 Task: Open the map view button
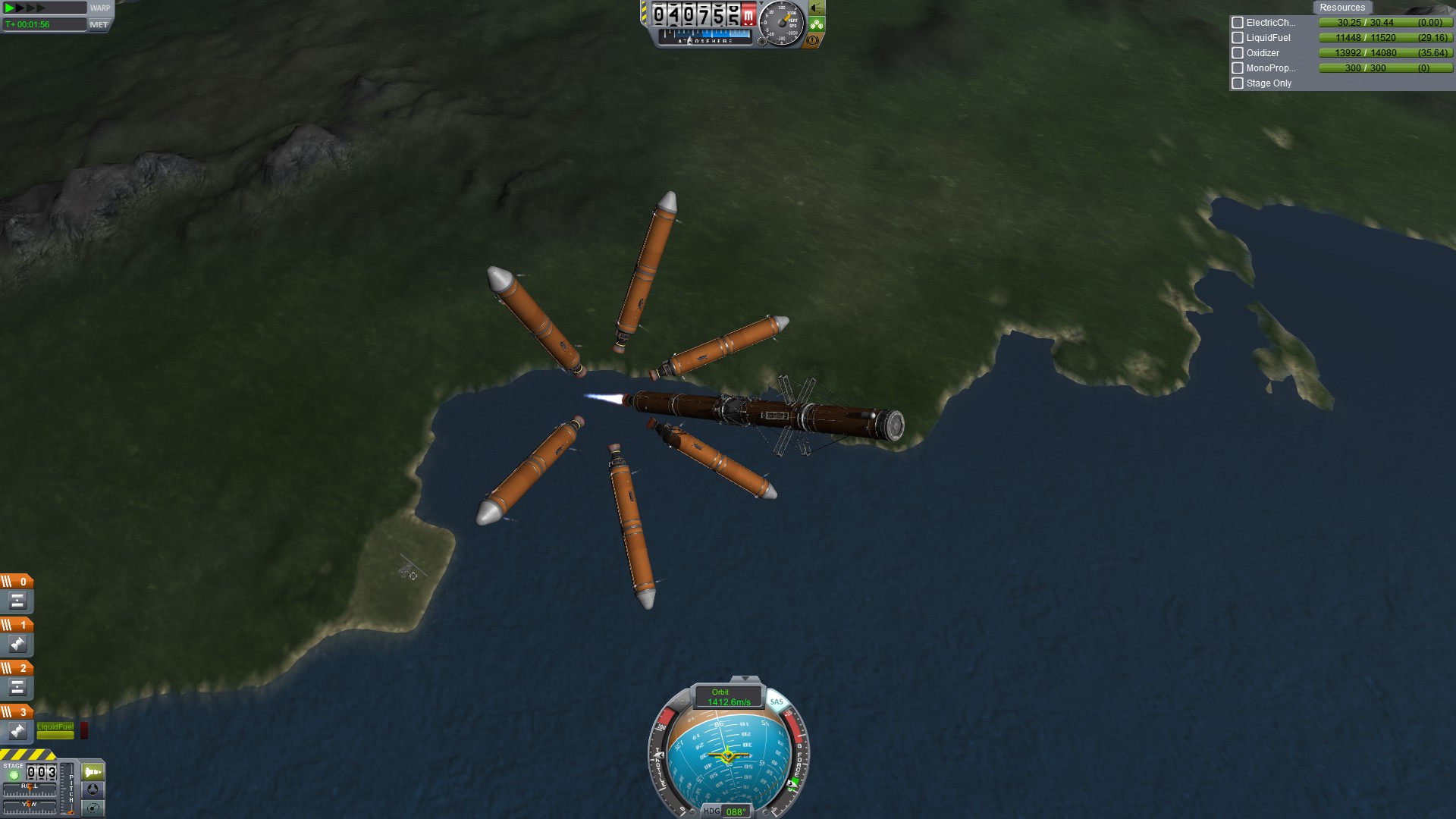(x=93, y=808)
